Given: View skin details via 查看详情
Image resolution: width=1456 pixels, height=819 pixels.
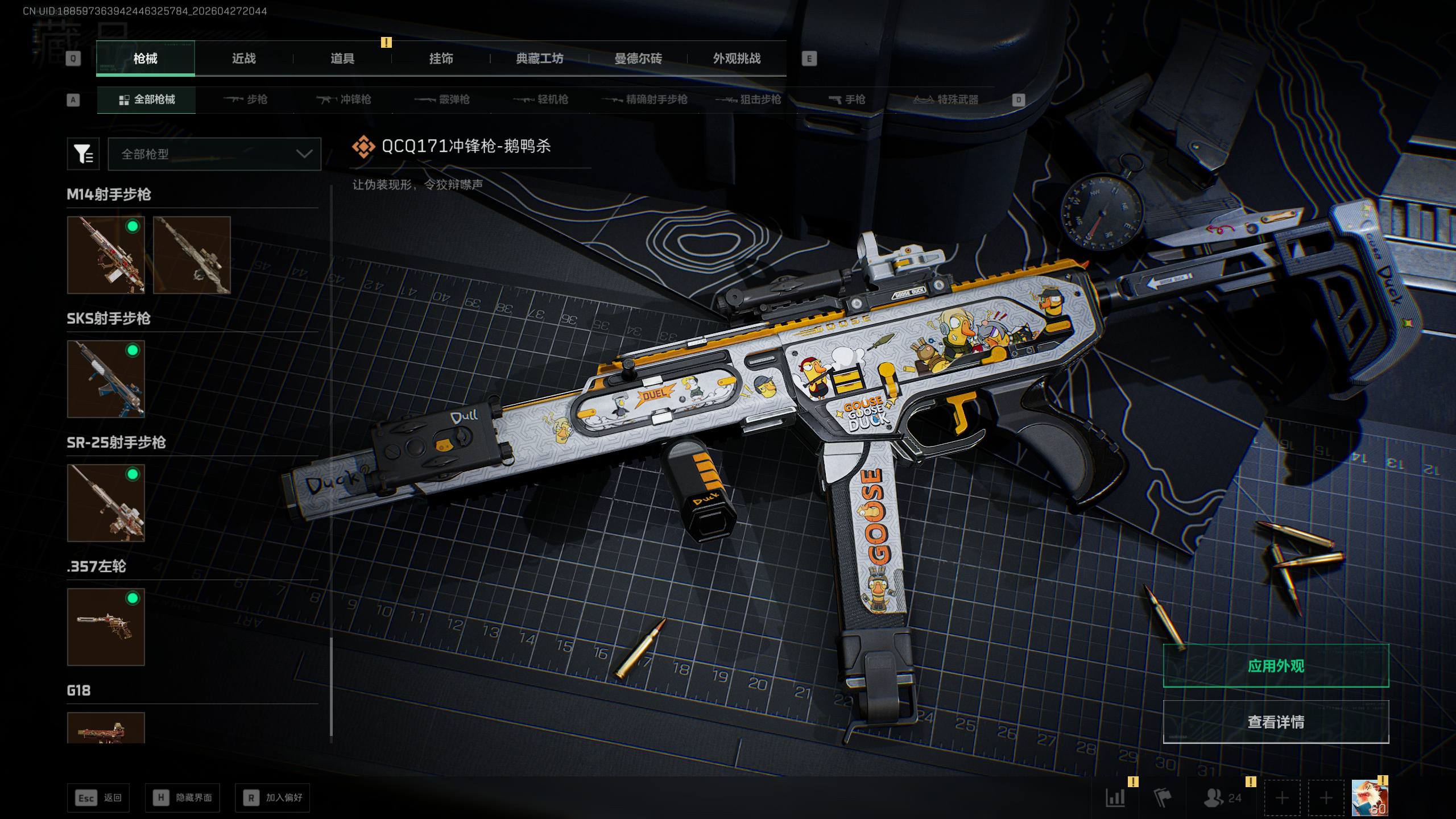Looking at the screenshot, I should pyautogui.click(x=1276, y=722).
